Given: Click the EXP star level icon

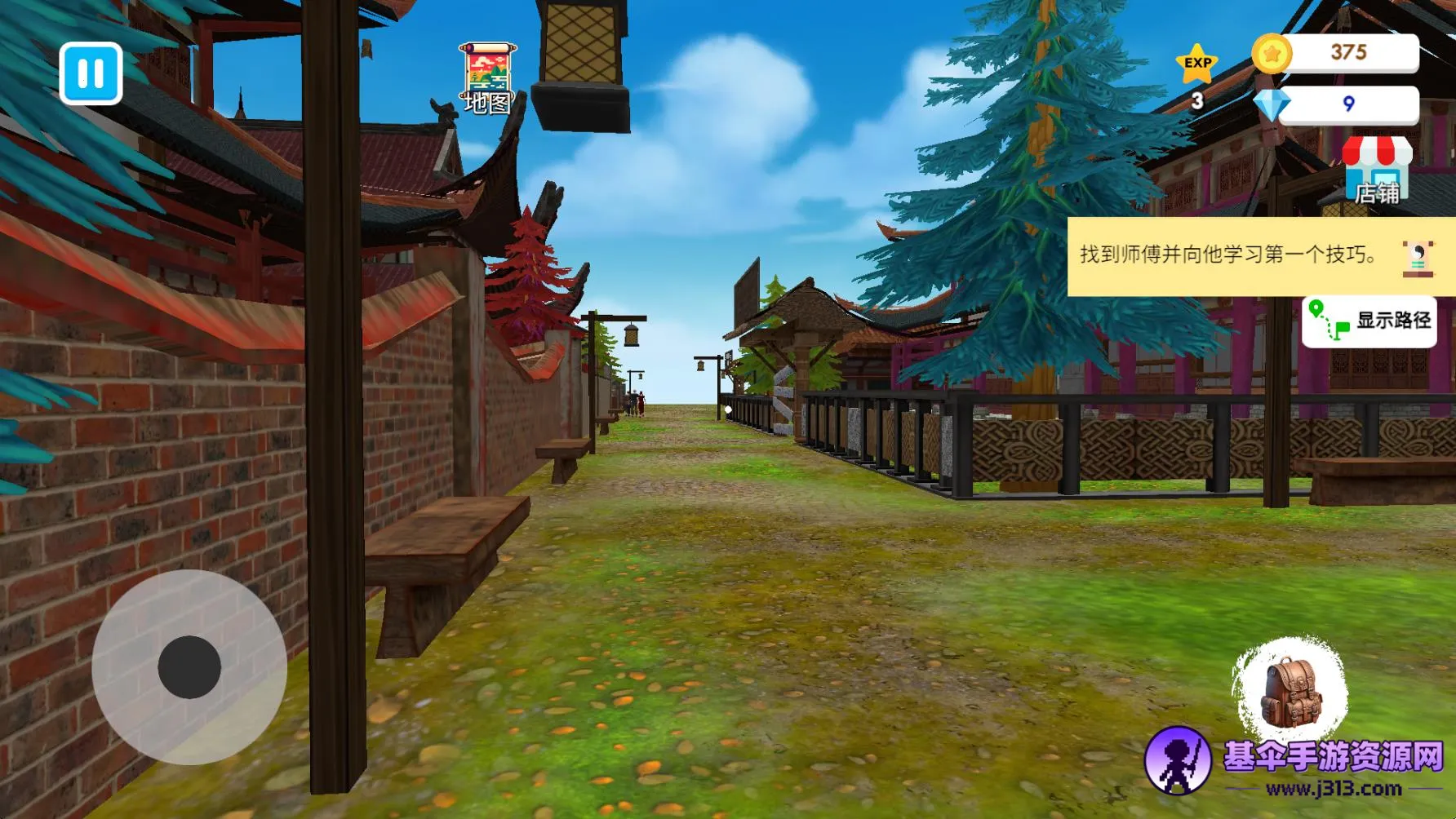Looking at the screenshot, I should coord(1197,64).
